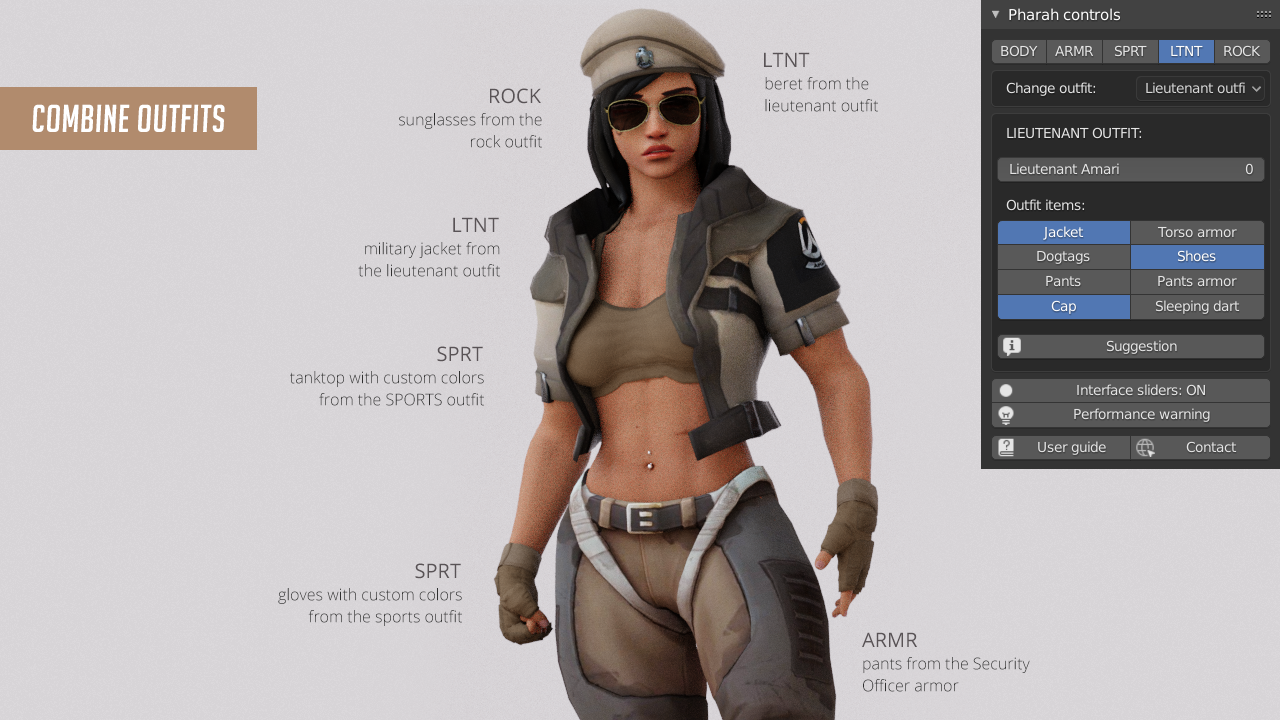
Task: Click the lightbulb icon beside Performance warning
Action: pos(1005,414)
